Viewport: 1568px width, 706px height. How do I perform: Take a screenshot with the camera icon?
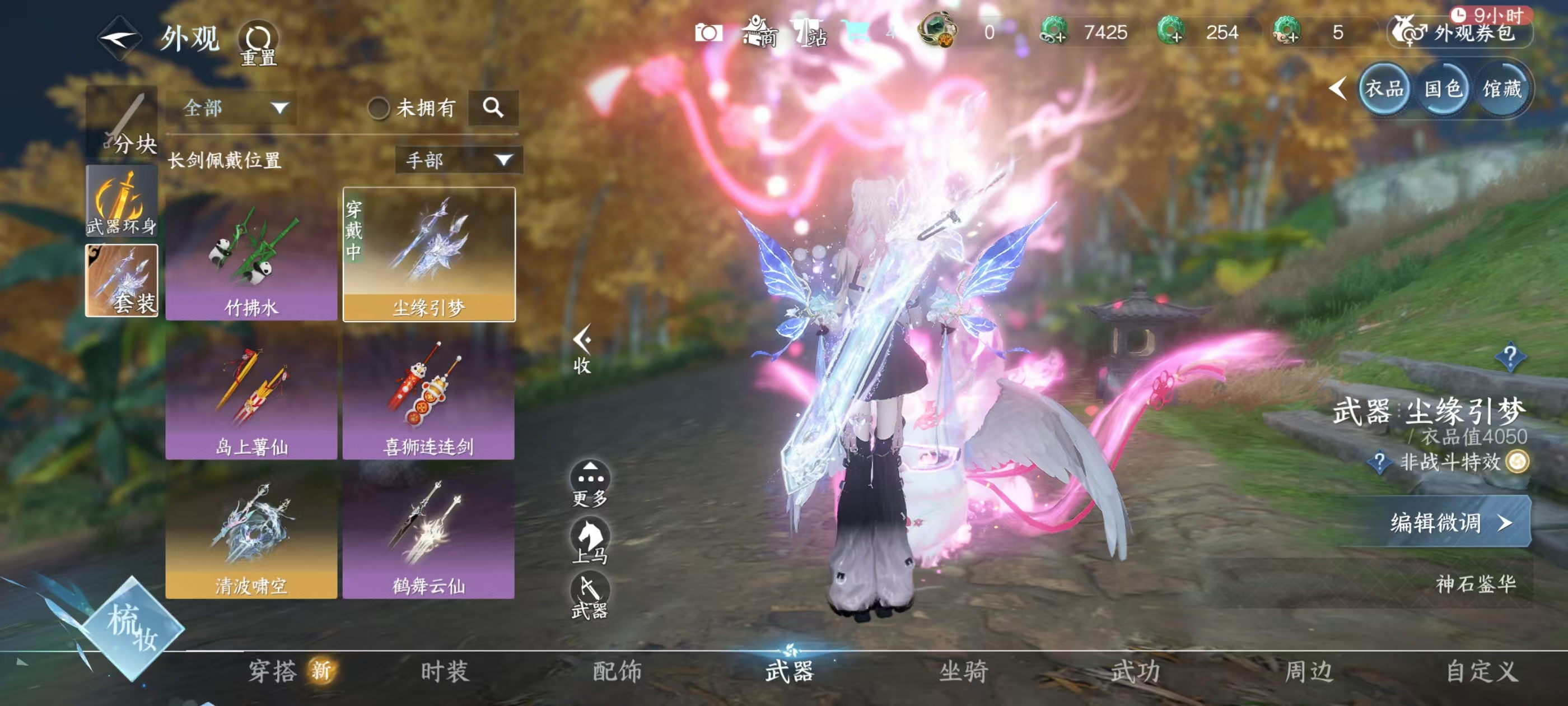pos(708,32)
